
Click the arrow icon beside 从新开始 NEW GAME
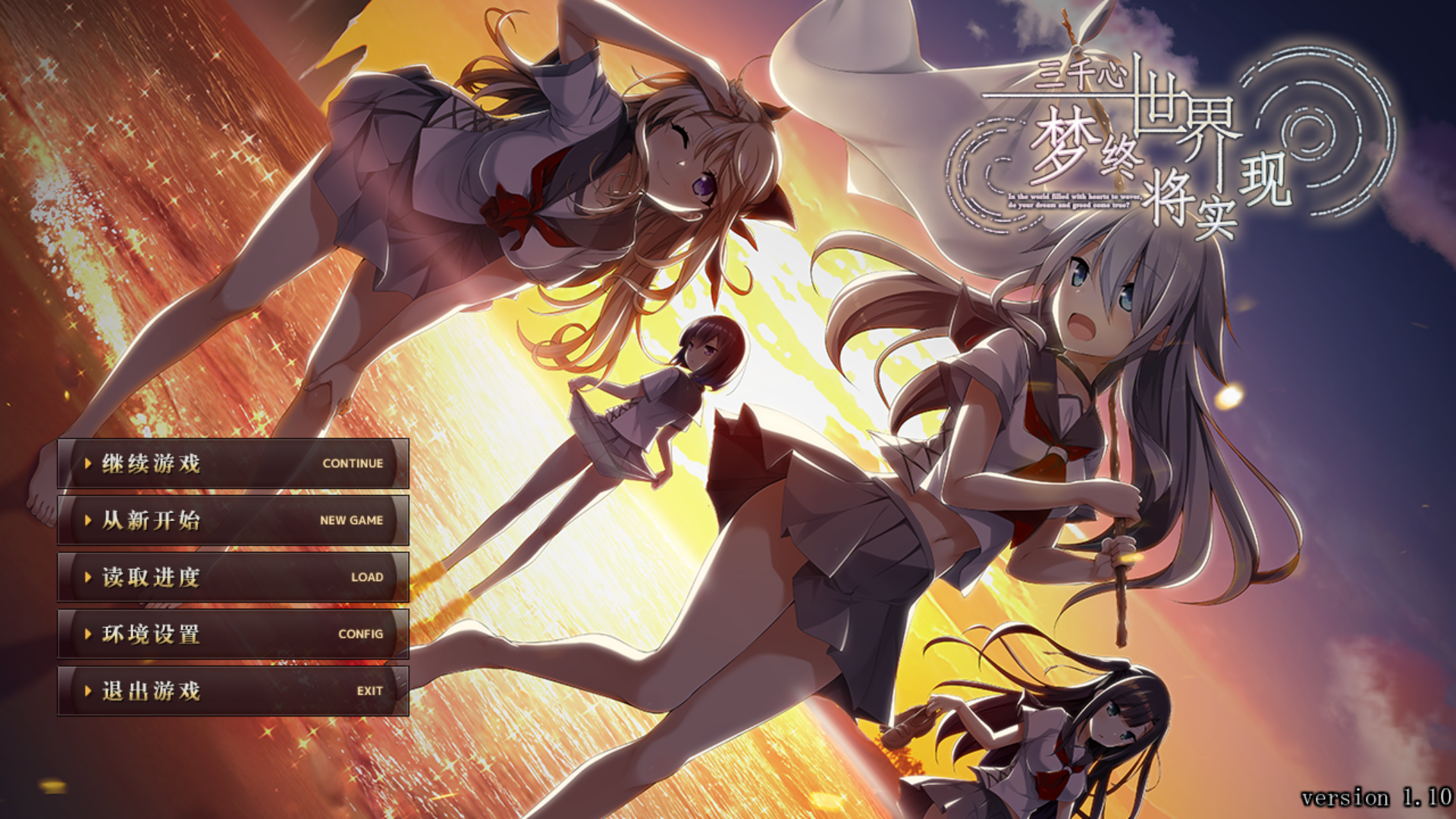pyautogui.click(x=89, y=520)
